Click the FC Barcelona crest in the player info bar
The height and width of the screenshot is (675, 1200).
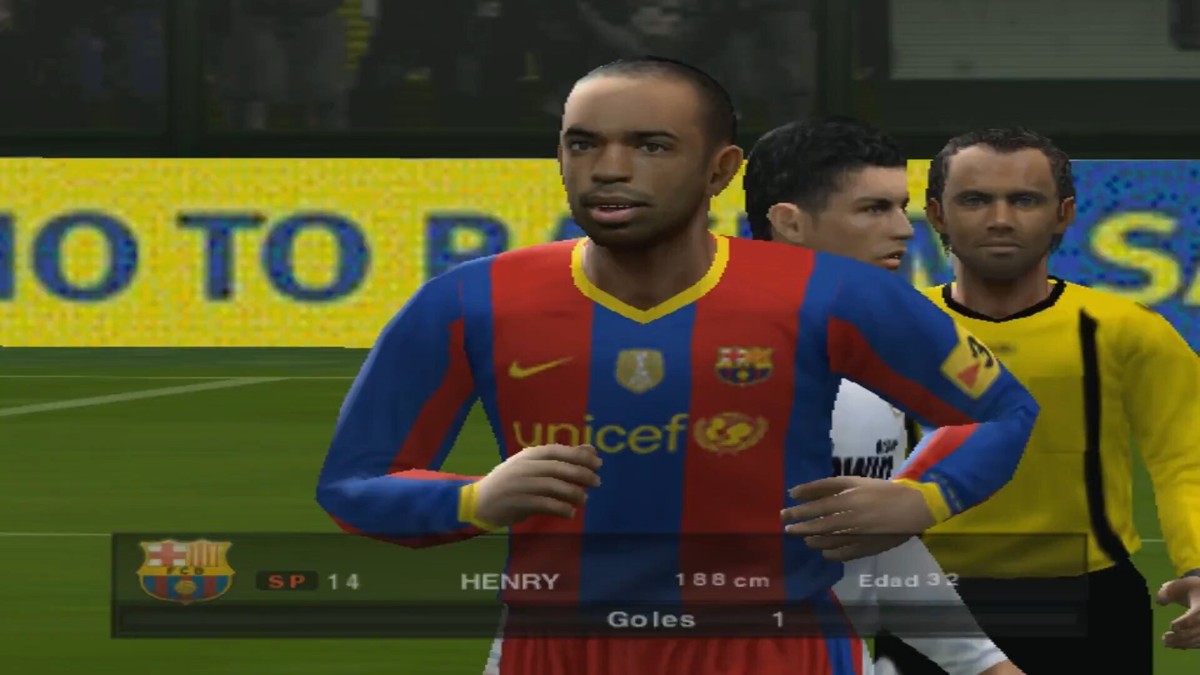tap(185, 571)
